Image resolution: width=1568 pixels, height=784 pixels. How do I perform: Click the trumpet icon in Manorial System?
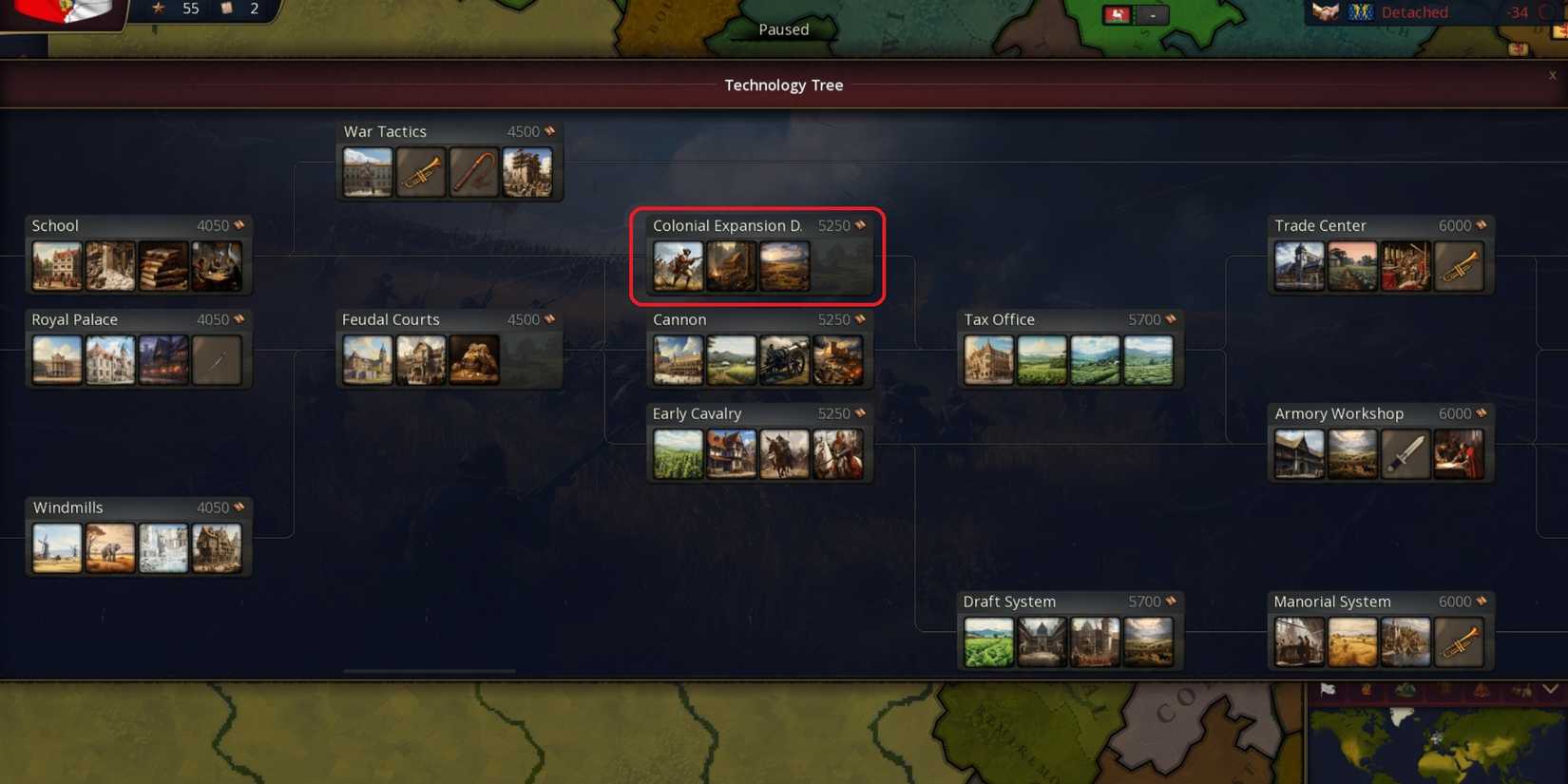1461,641
